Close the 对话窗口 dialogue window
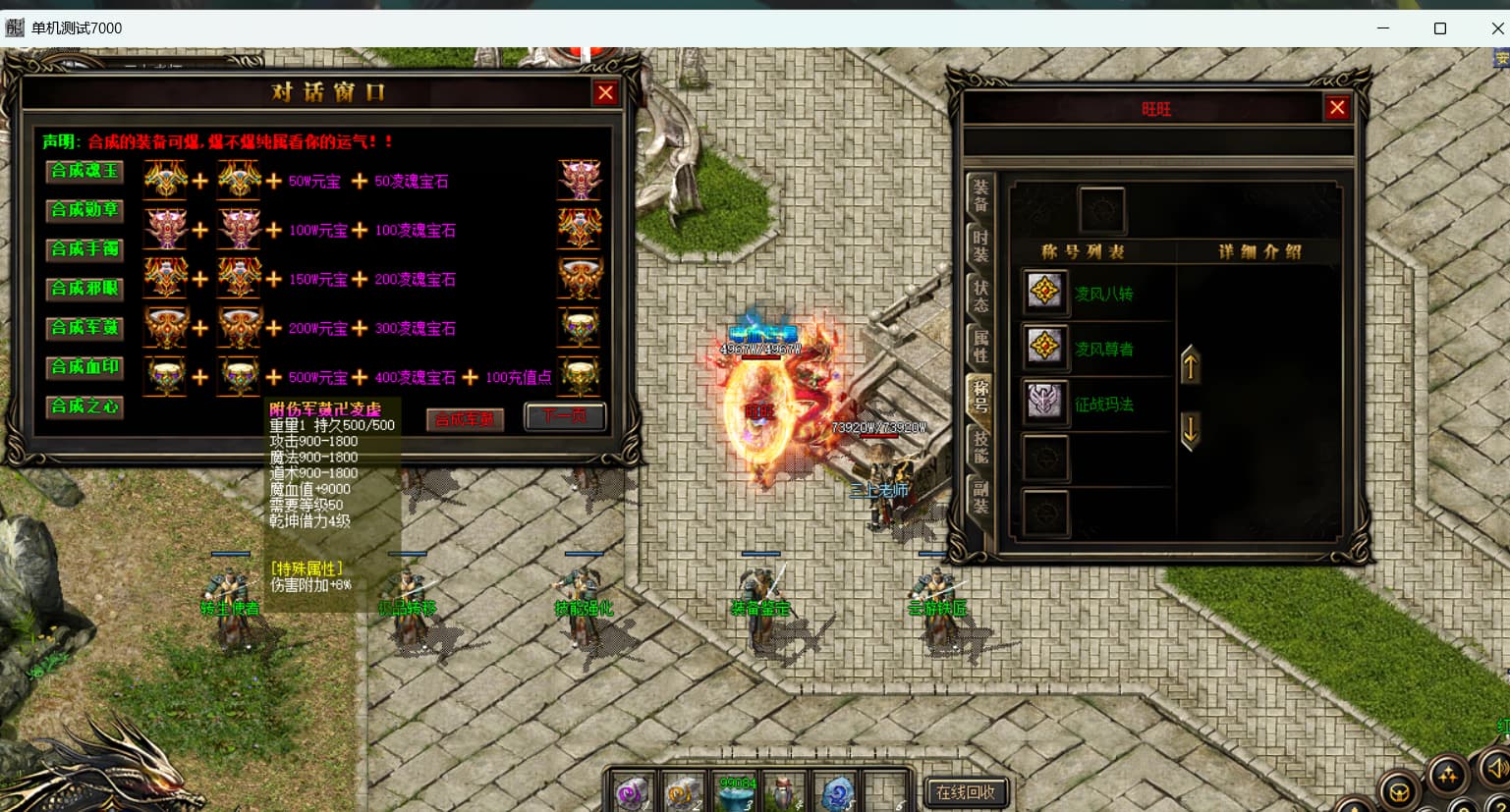The image size is (1510, 812). (x=605, y=93)
